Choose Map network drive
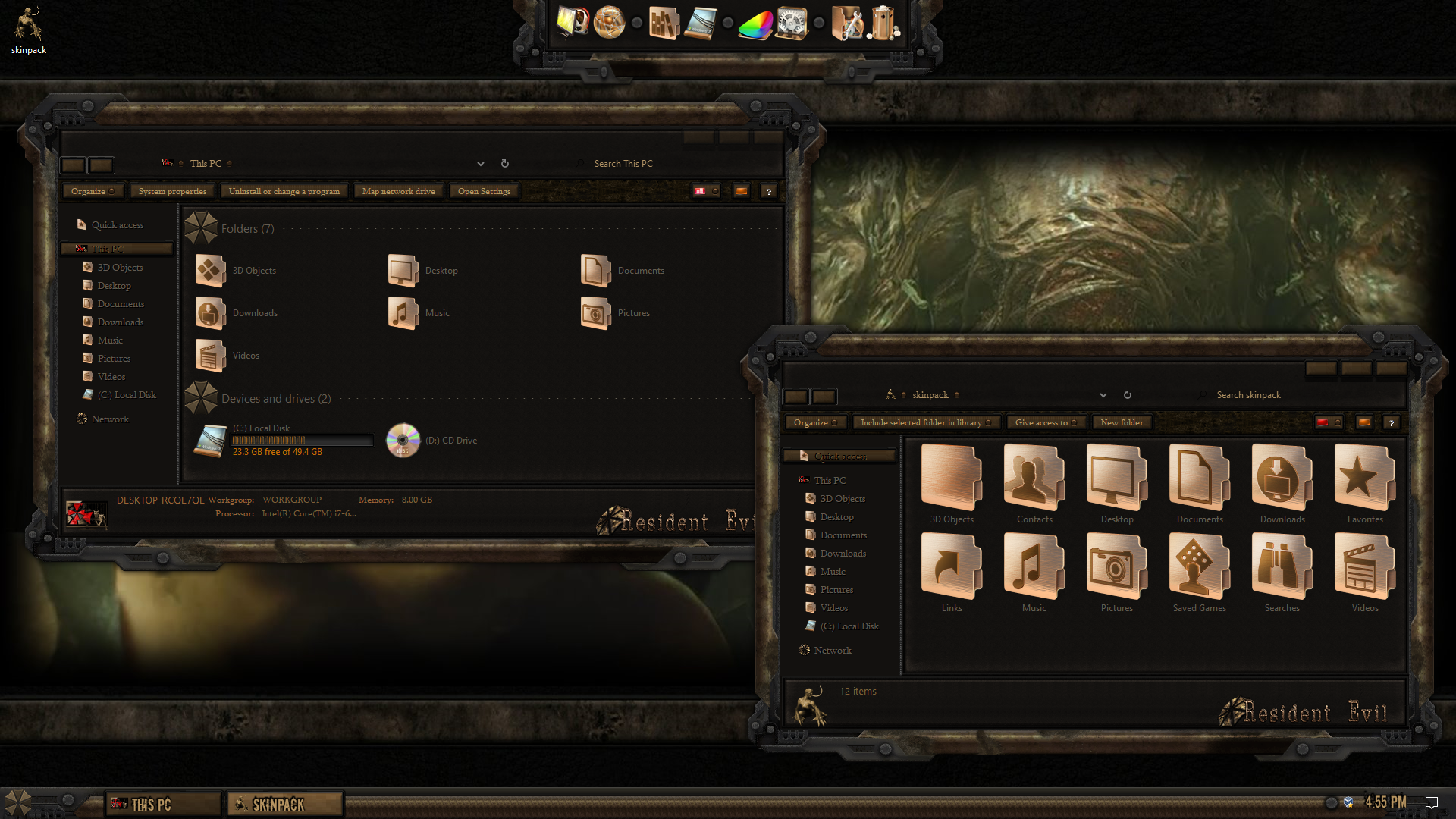Viewport: 1456px width, 819px height. click(x=398, y=191)
